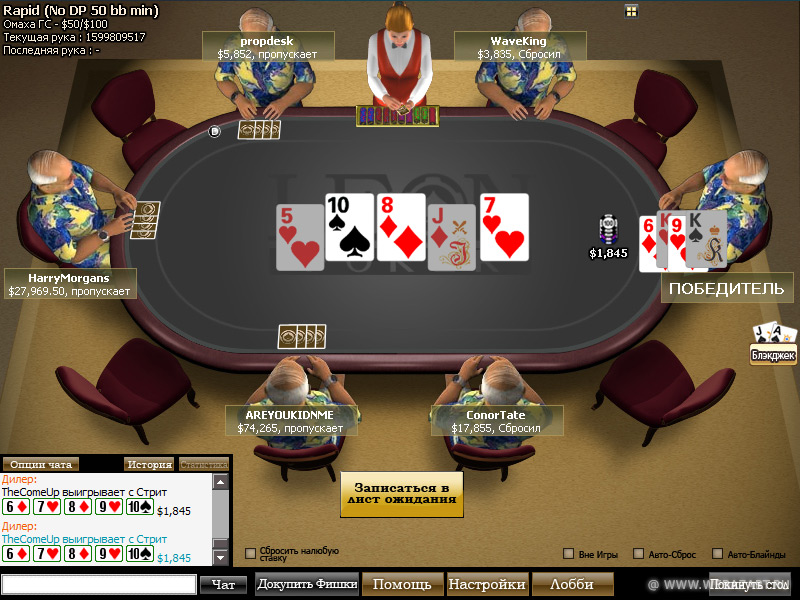
Task: Focus the chat message input field
Action: [99, 585]
